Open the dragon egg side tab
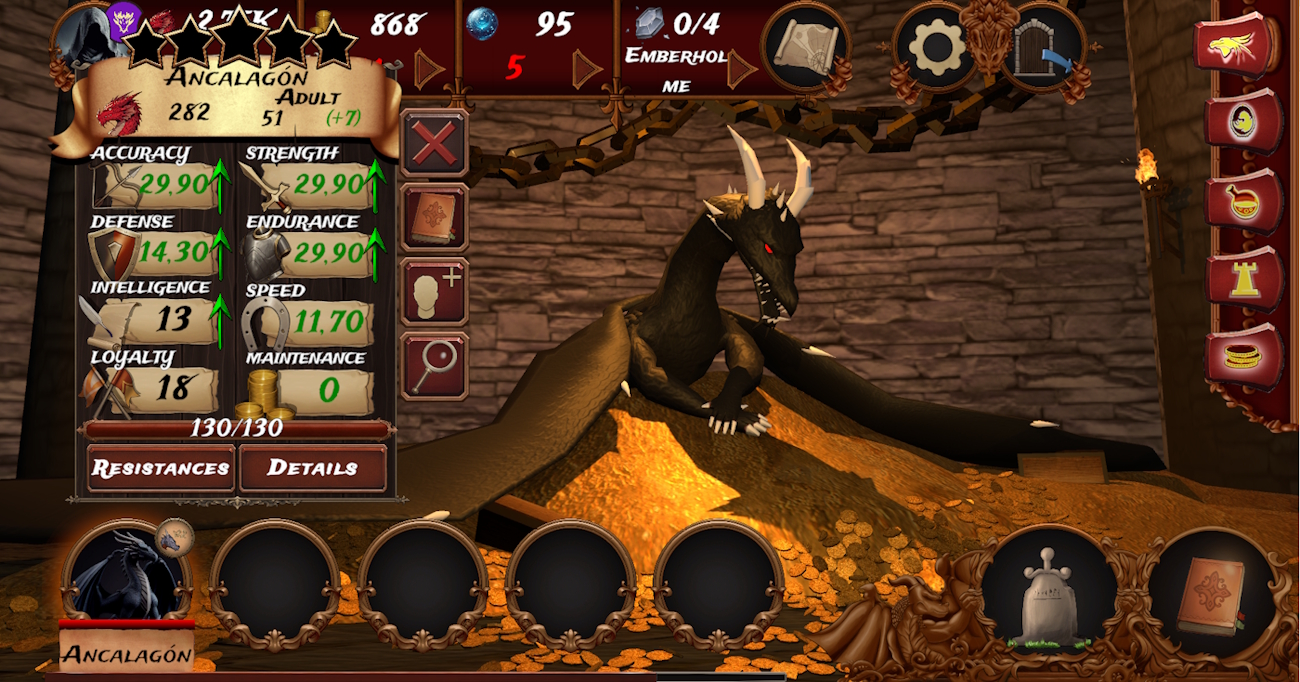Image resolution: width=1300 pixels, height=682 pixels. (1243, 122)
